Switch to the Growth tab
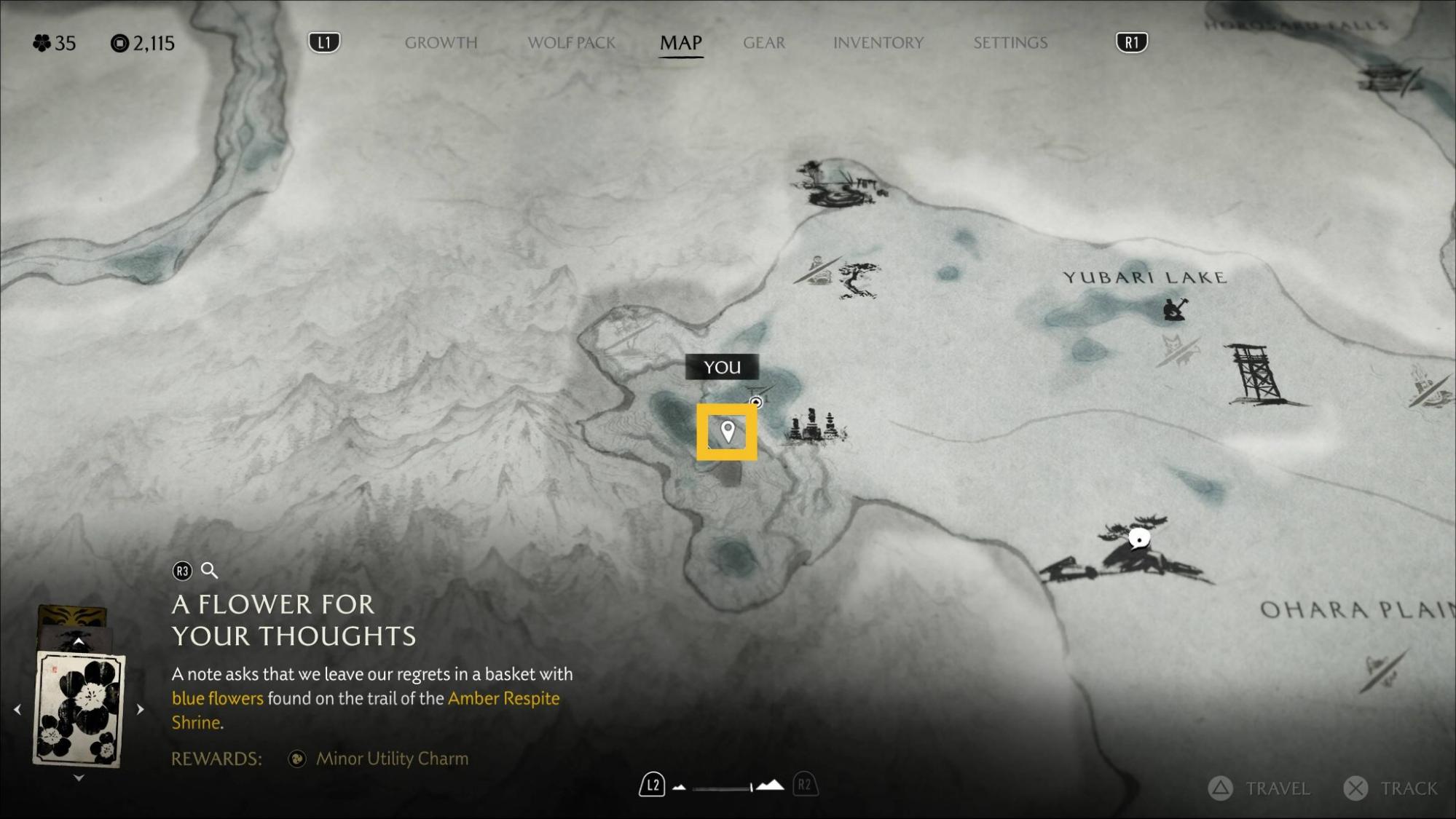Image resolution: width=1456 pixels, height=819 pixels. point(441,43)
